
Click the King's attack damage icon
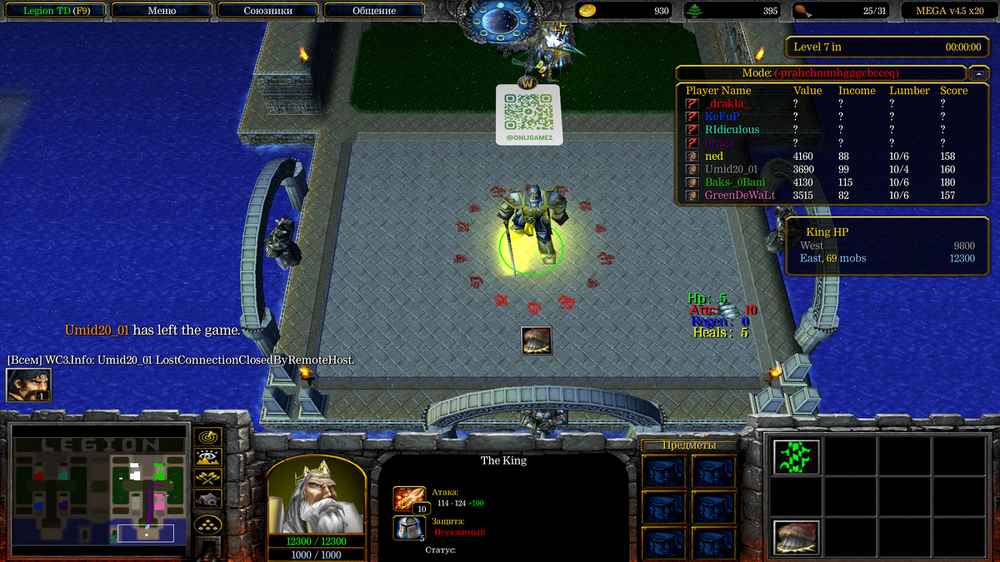409,497
